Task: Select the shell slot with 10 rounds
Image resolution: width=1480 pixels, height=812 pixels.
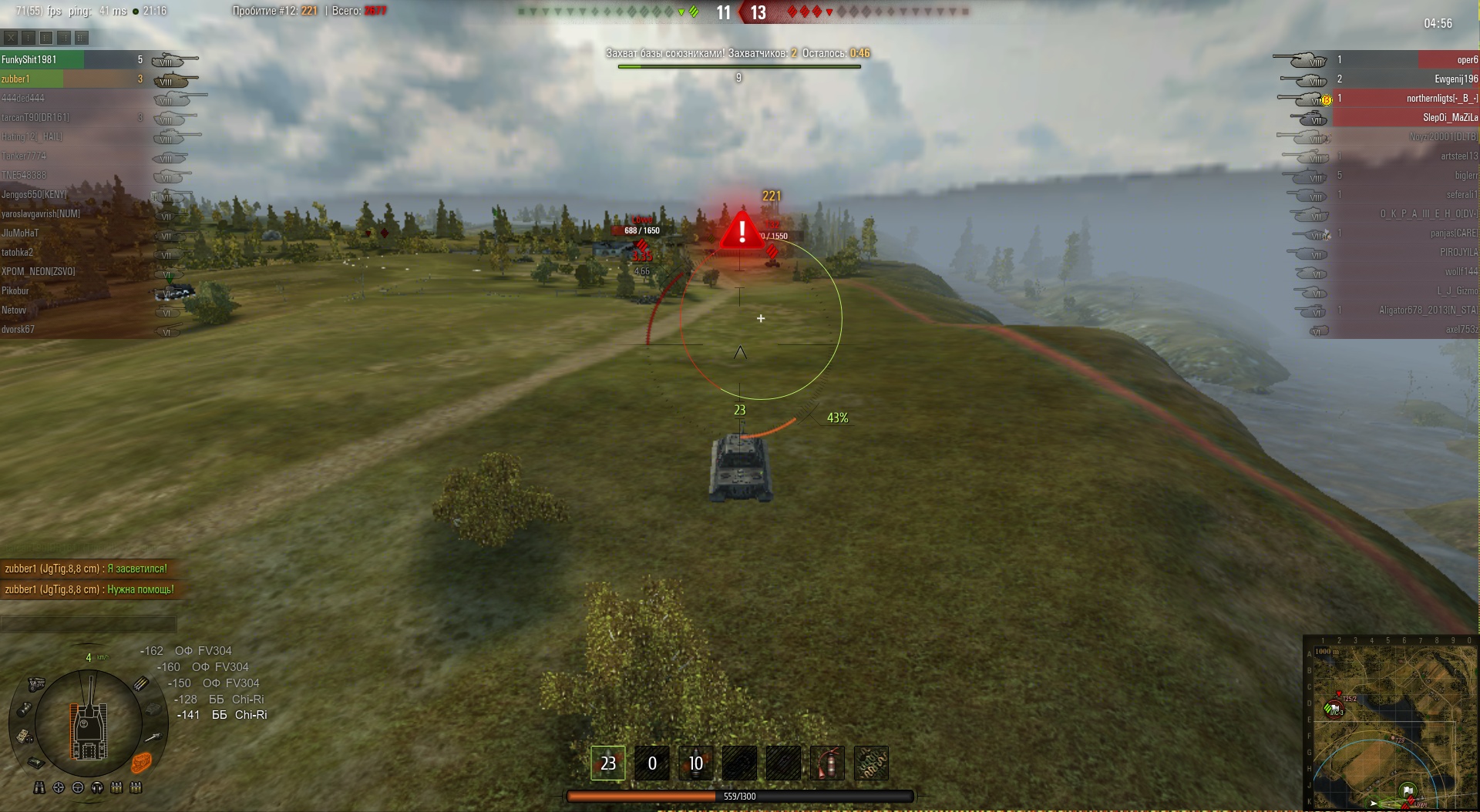Action: (x=695, y=763)
